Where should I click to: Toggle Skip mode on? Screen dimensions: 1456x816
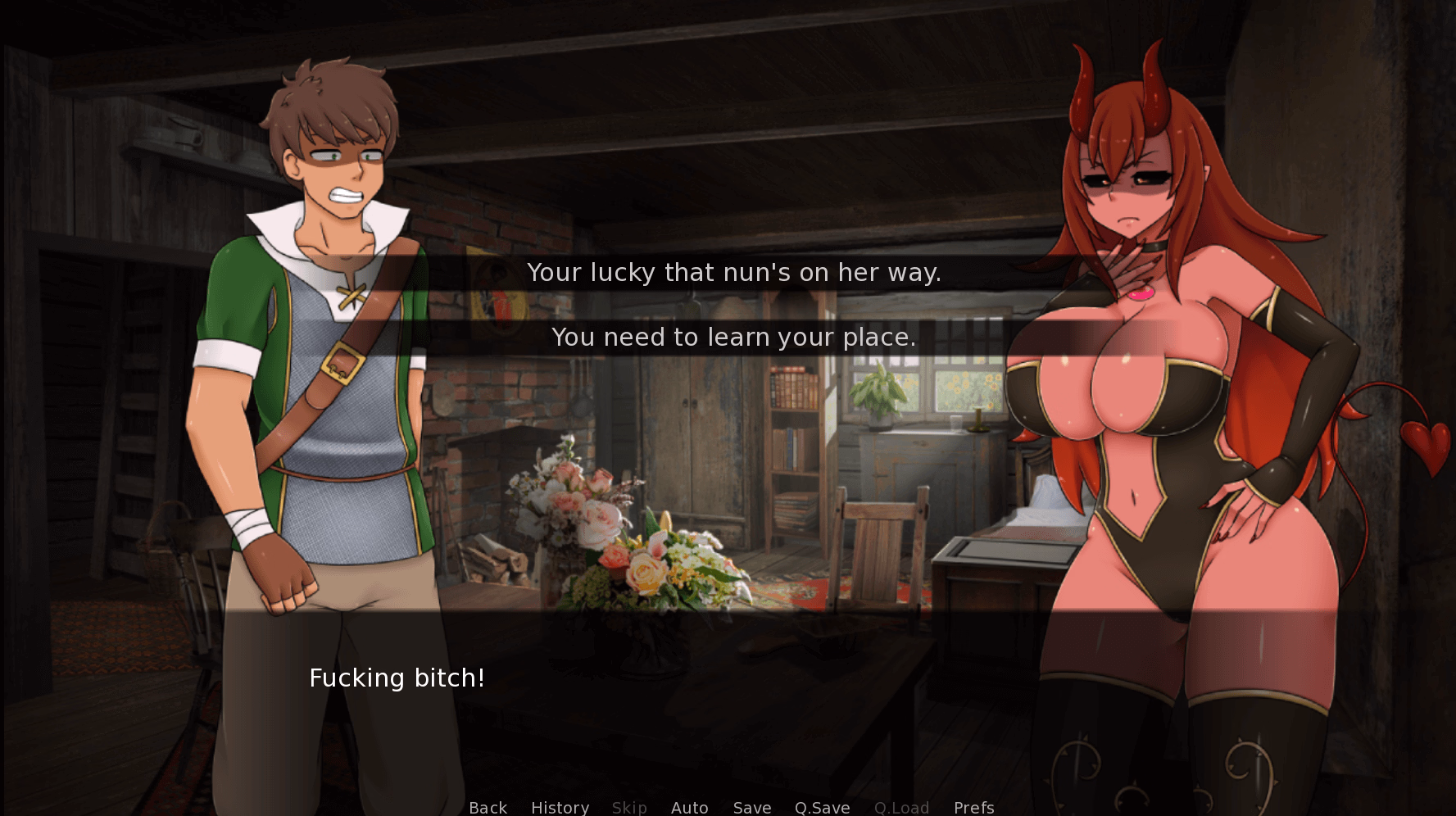pos(628,808)
